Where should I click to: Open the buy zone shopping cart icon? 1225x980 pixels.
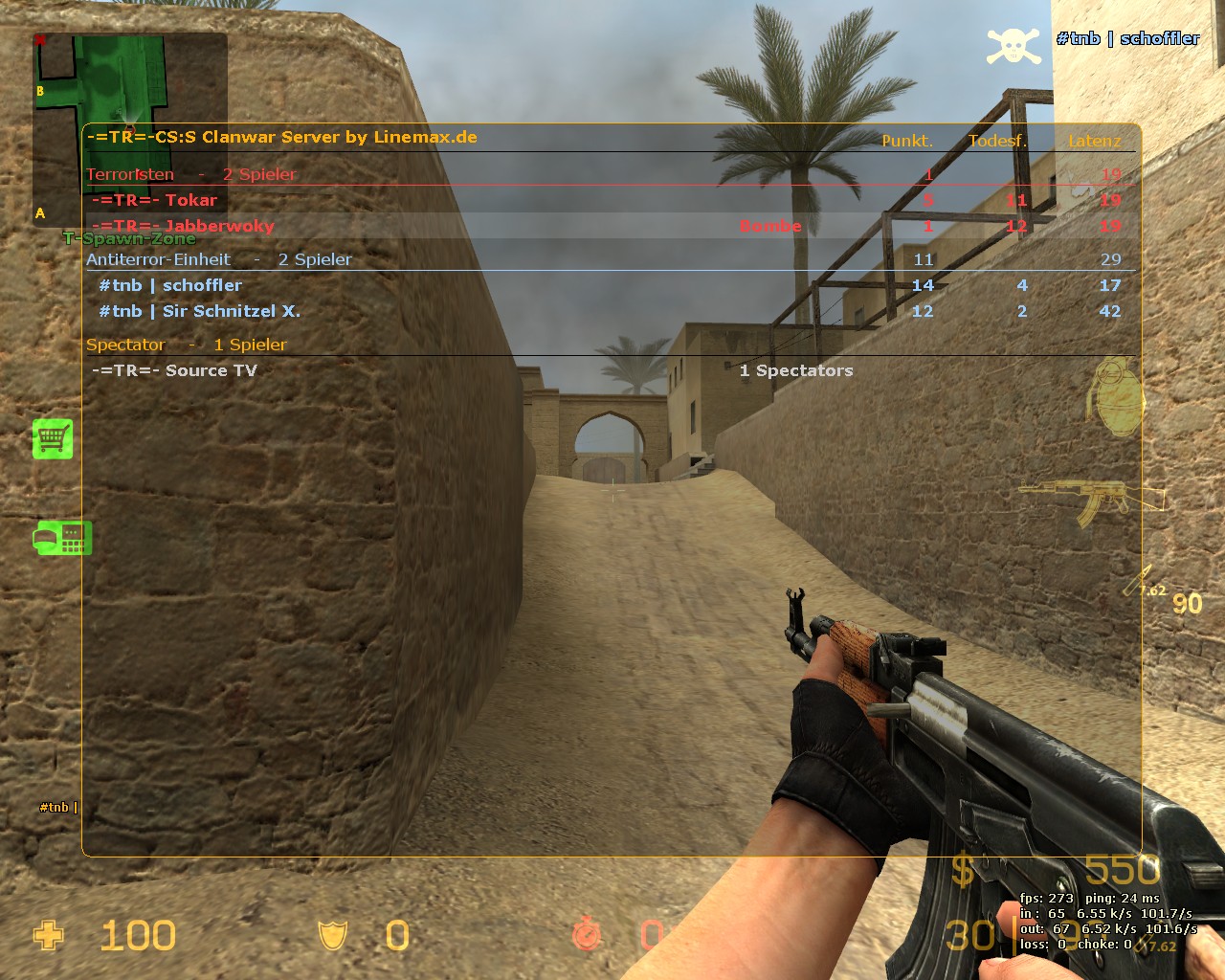[53, 438]
